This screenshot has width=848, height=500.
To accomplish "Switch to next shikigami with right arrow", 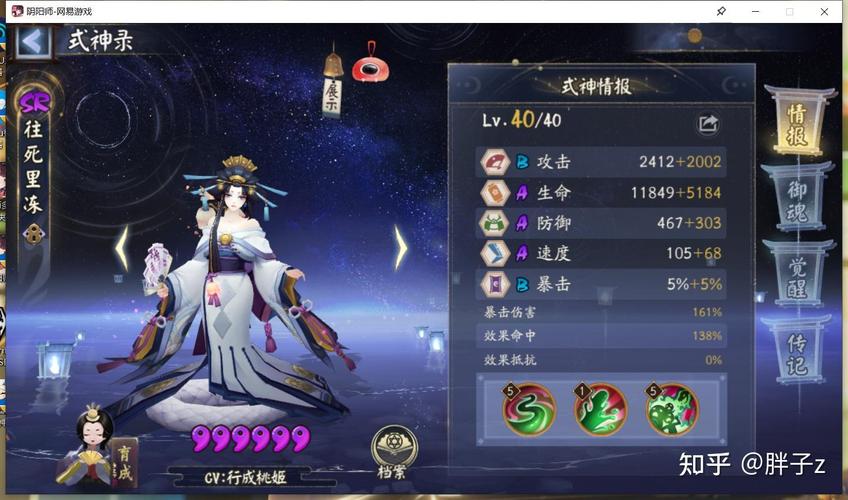I will 400,247.
